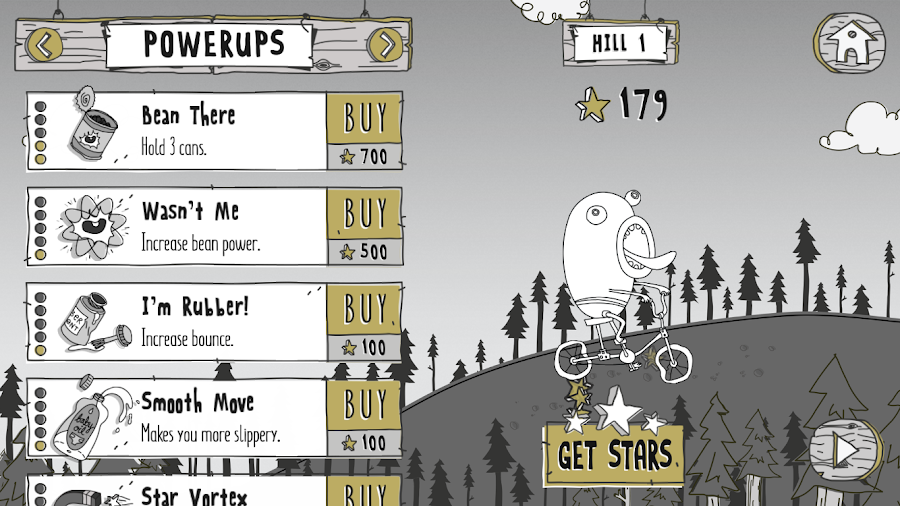
Task: Go to next shop category arrow
Action: 385,44
